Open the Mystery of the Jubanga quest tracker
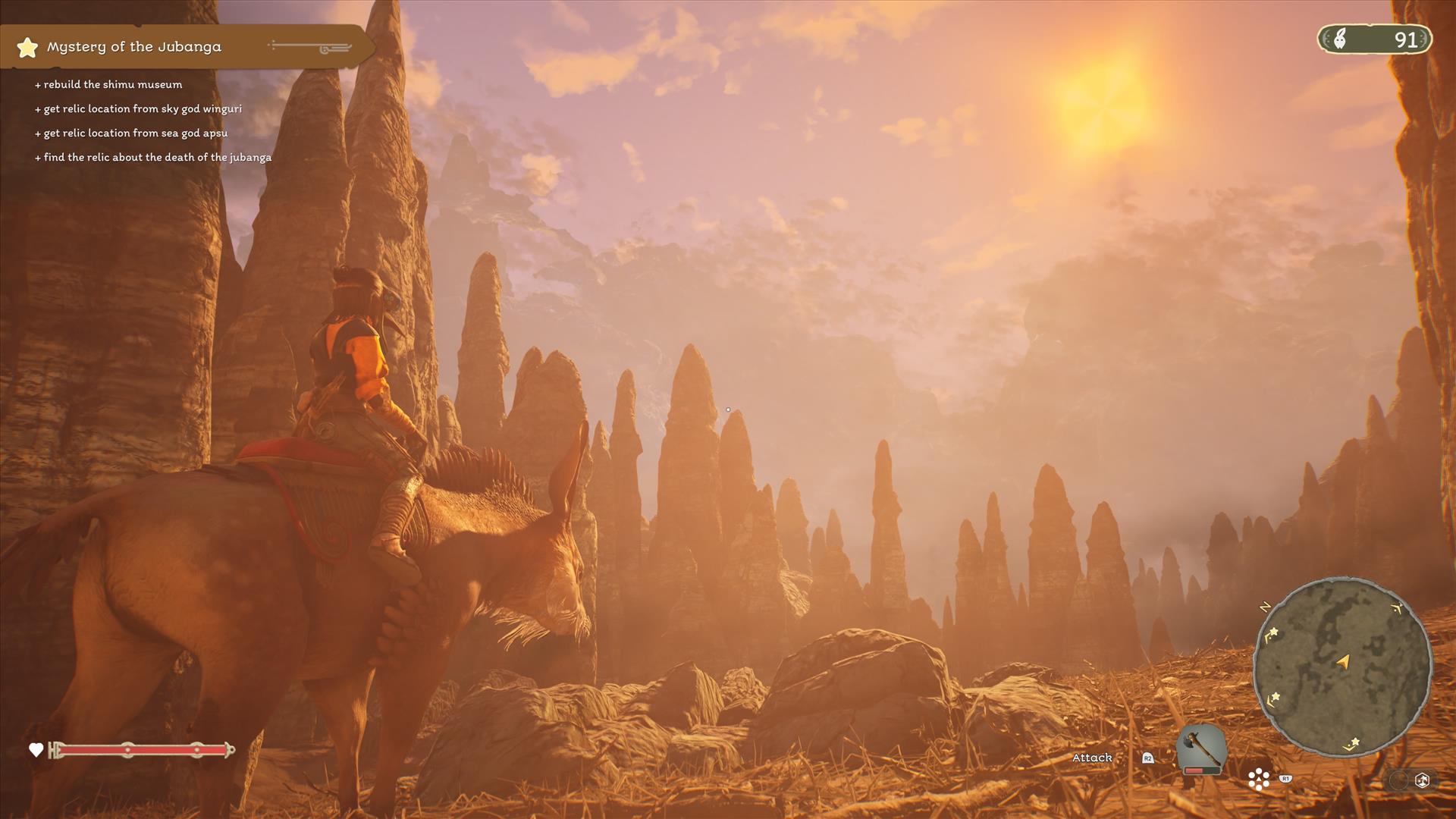The height and width of the screenshot is (819, 1456). point(134,47)
